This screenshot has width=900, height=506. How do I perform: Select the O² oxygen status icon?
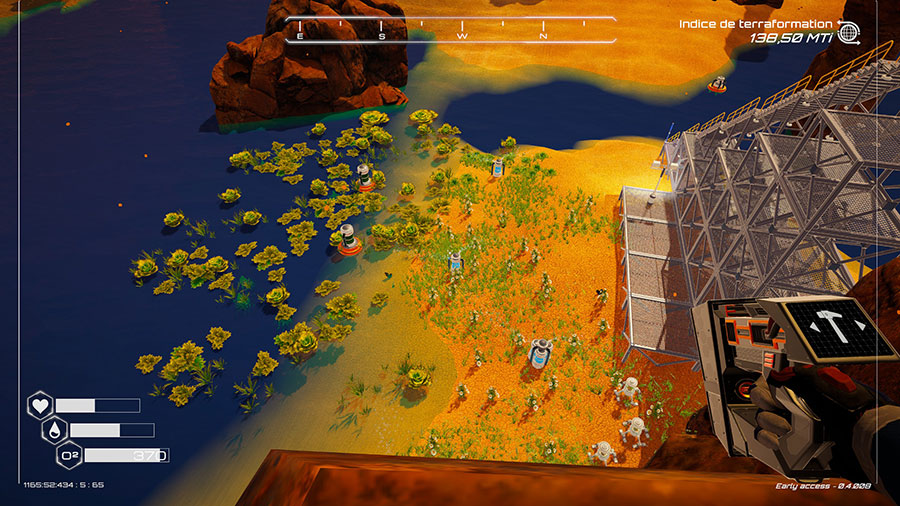(69, 456)
